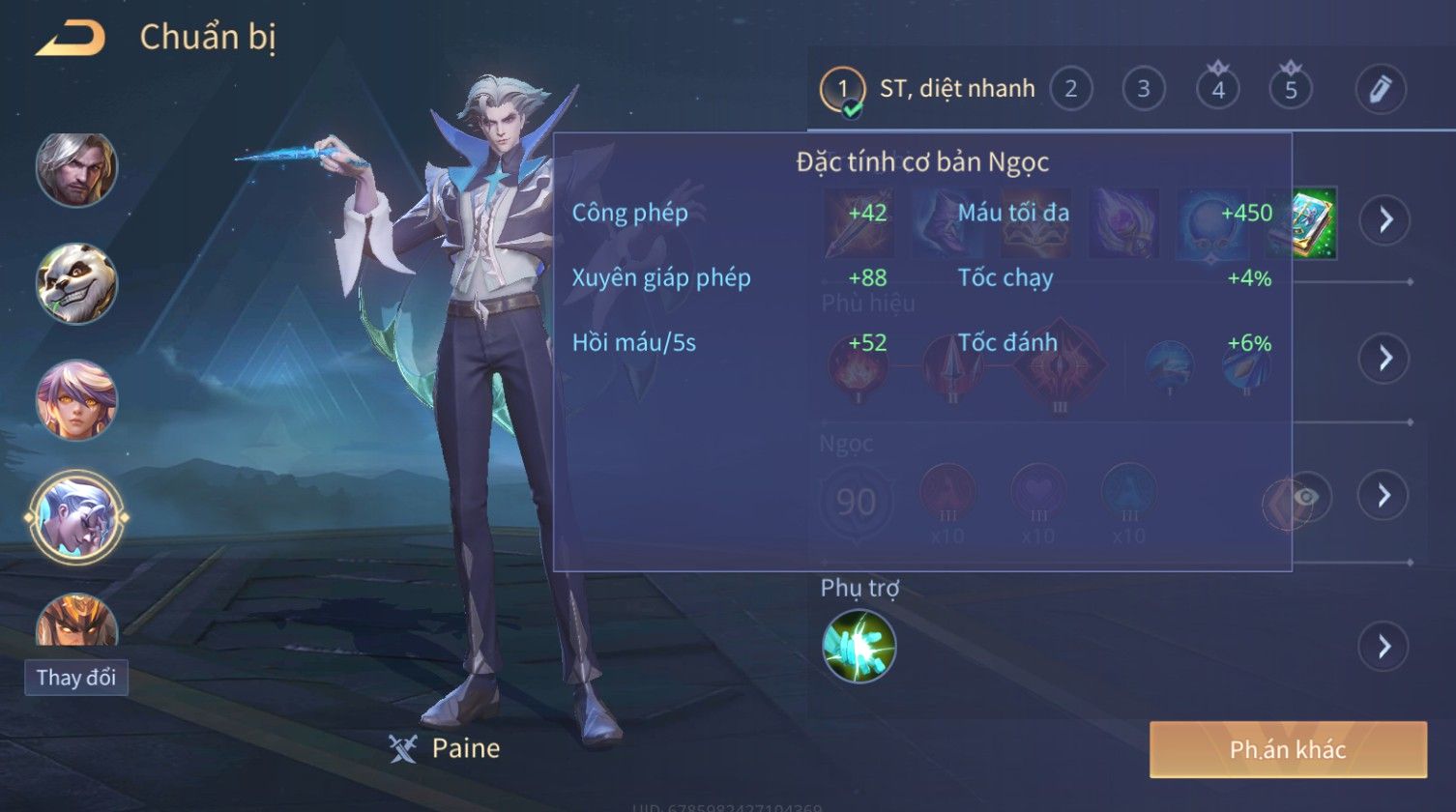Switch to build preset 3
This screenshot has height=812, width=1456.
1143,90
